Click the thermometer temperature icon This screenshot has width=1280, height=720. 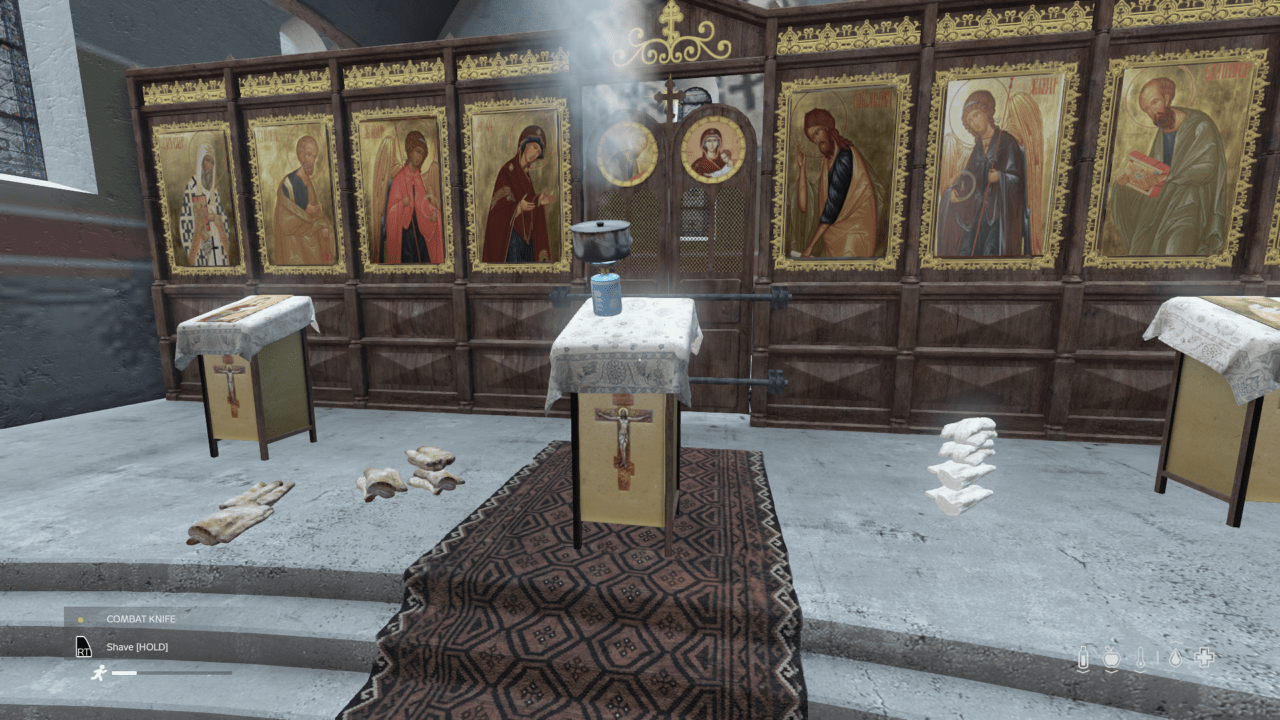pyautogui.click(x=1140, y=656)
